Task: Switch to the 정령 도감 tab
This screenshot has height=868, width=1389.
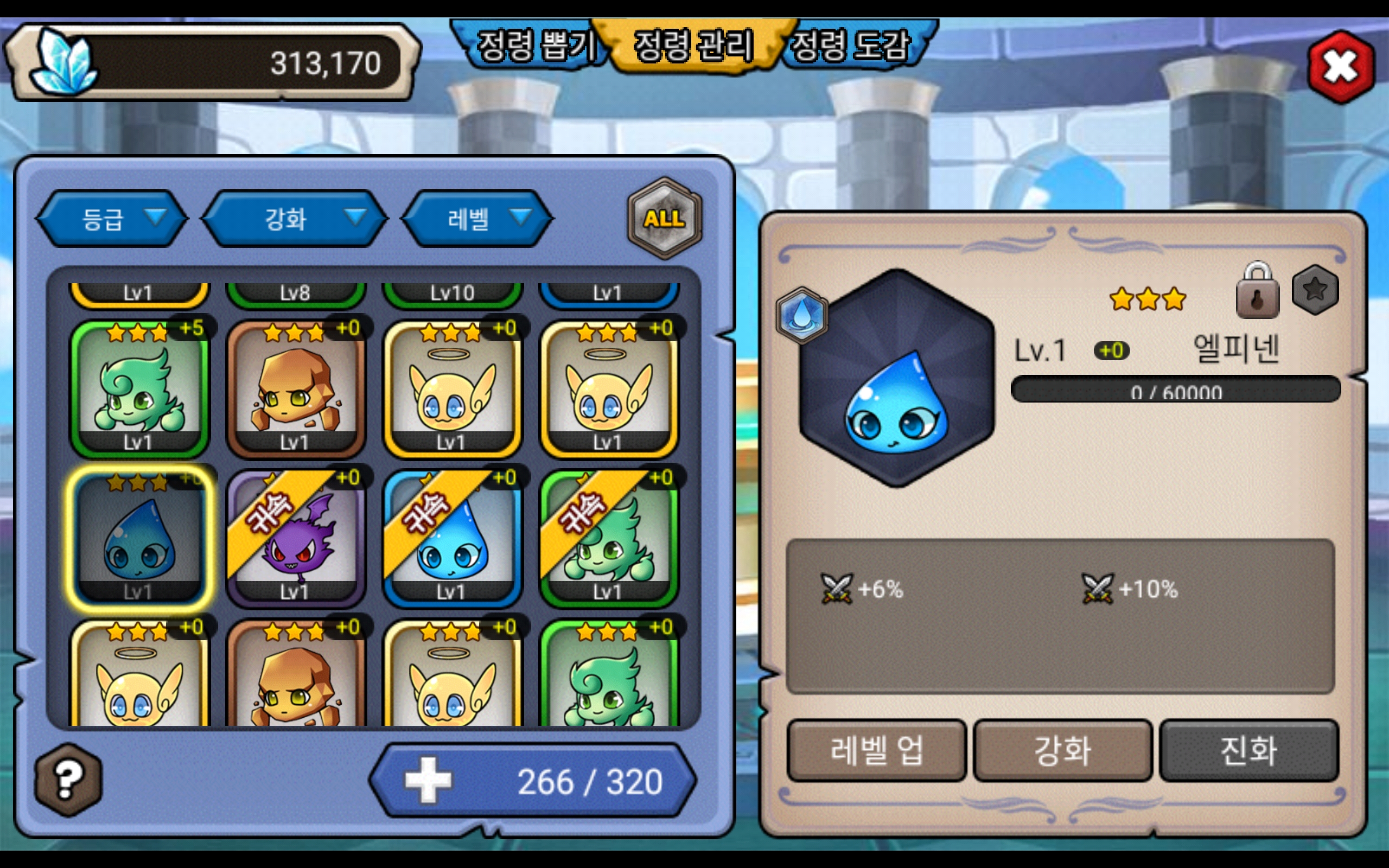Action: (851, 46)
